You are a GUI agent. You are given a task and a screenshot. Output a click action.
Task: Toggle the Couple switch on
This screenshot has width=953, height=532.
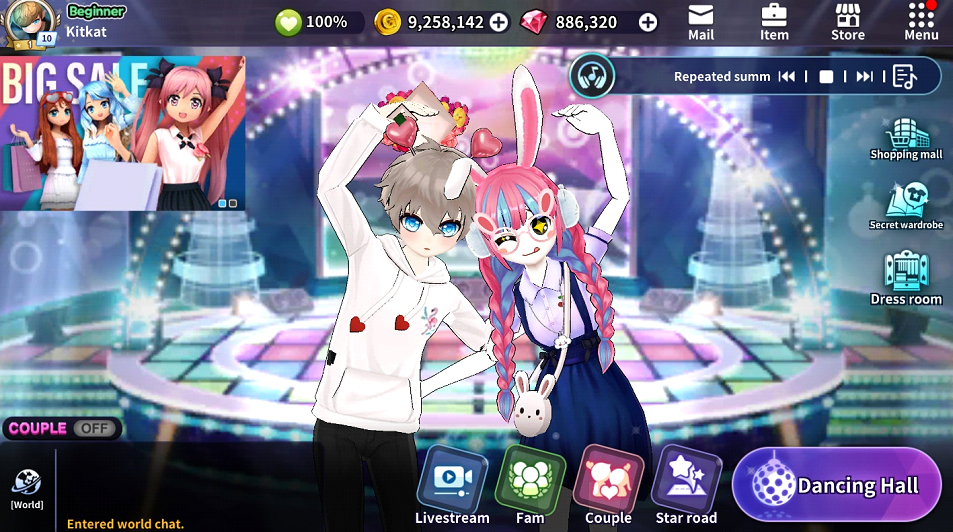pyautogui.click(x=94, y=429)
